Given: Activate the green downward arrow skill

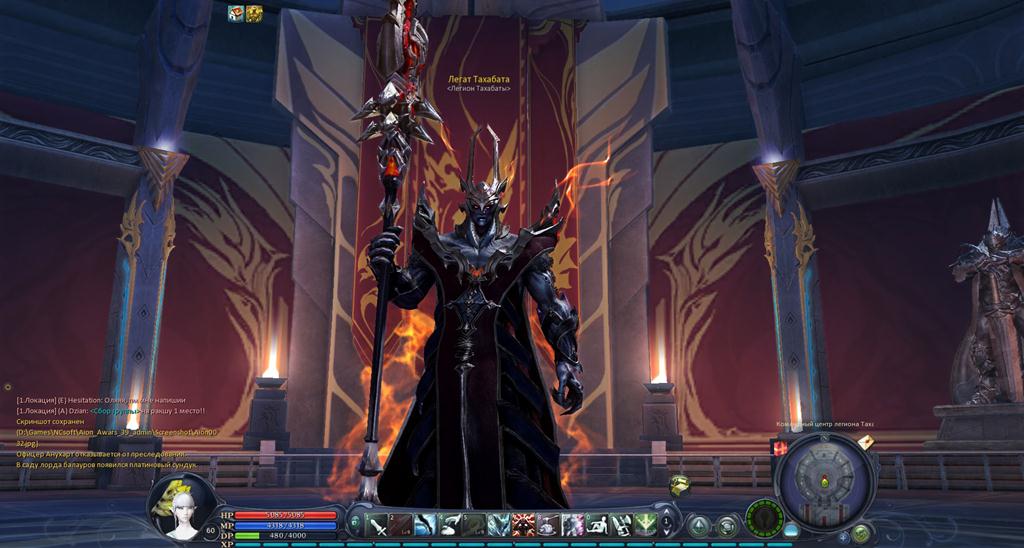Looking at the screenshot, I should 645,523.
